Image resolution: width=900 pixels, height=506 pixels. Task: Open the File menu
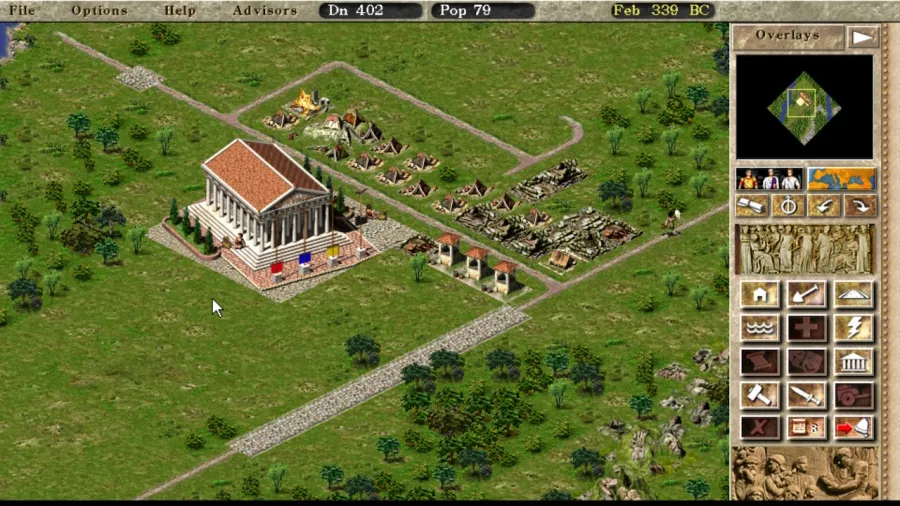(22, 10)
